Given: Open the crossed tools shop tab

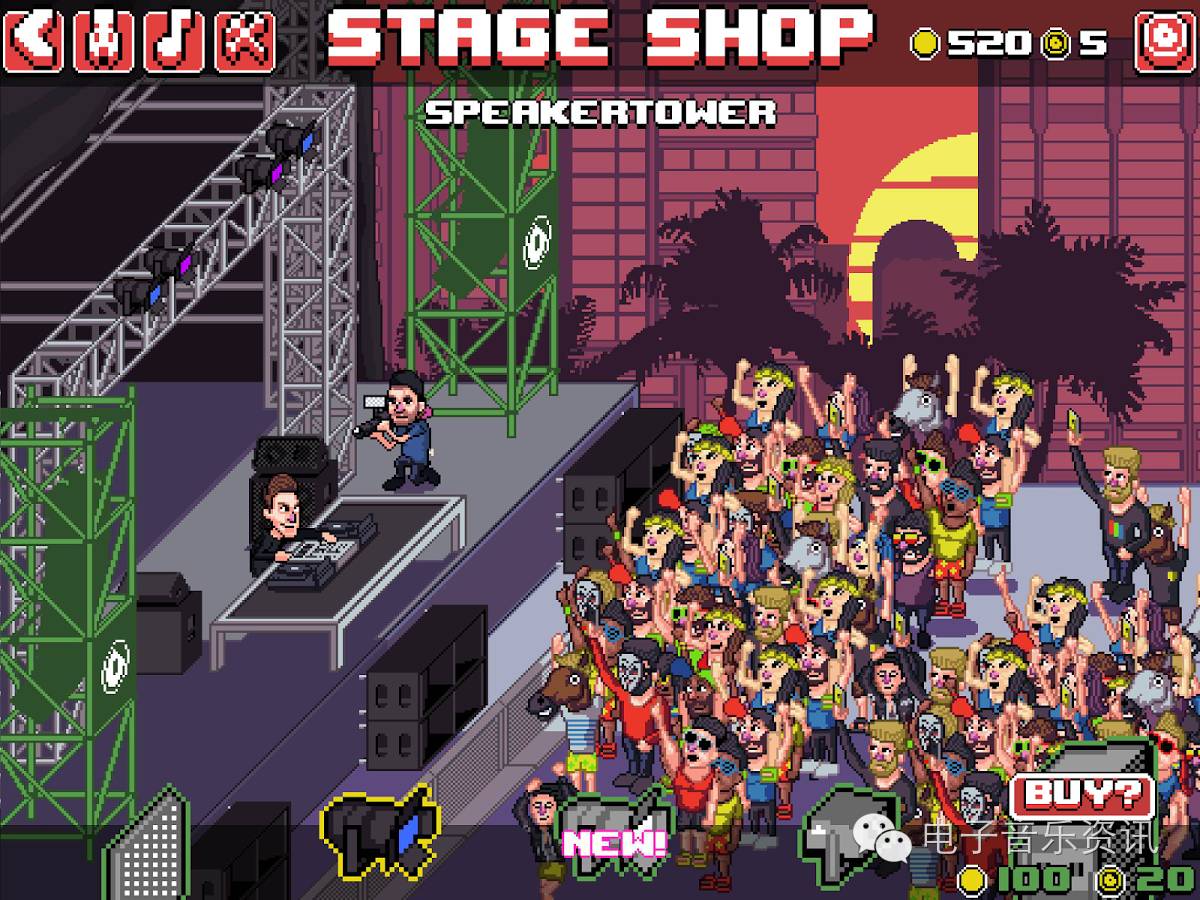Looking at the screenshot, I should click(245, 40).
